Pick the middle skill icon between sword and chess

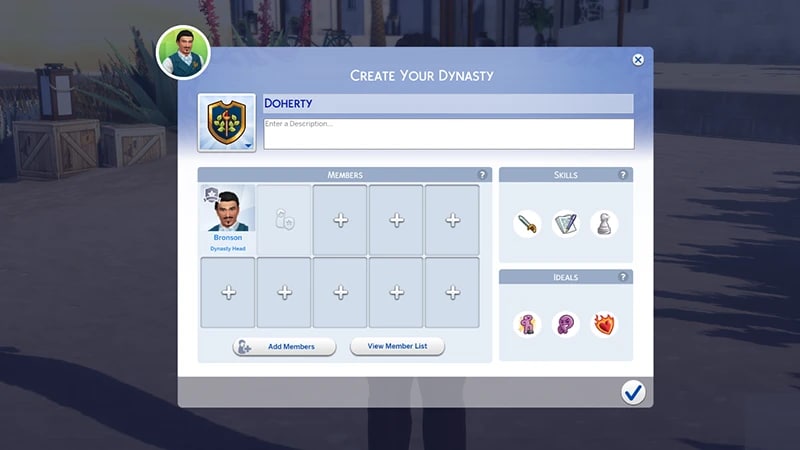click(x=566, y=224)
